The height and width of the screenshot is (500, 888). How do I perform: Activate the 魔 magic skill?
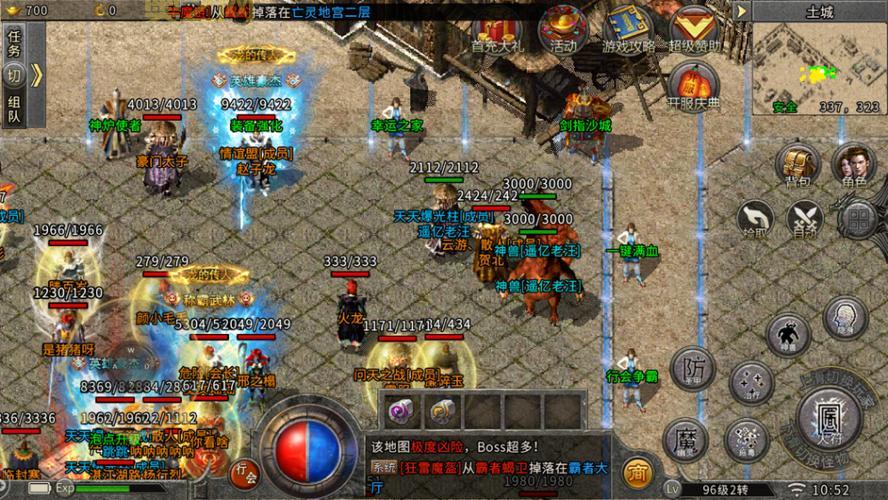point(686,438)
